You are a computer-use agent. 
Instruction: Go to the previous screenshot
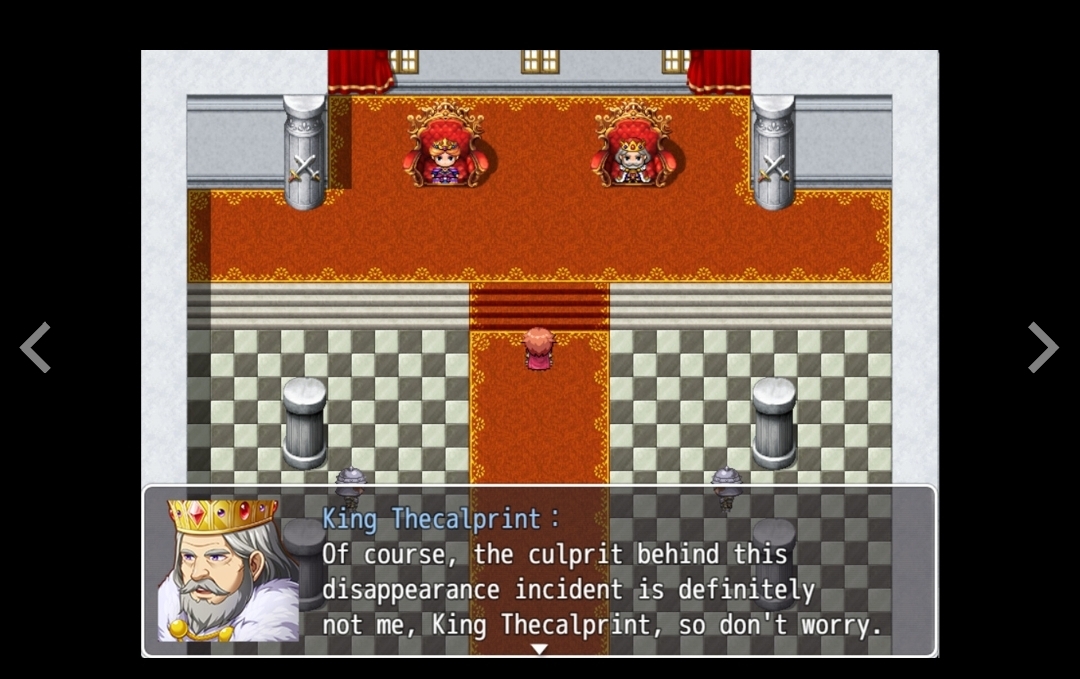36,347
